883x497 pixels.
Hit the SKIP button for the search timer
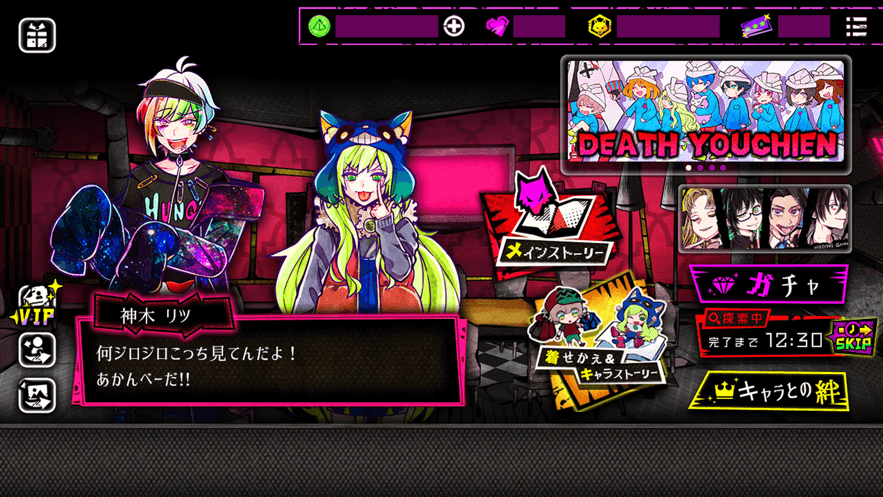(855, 337)
